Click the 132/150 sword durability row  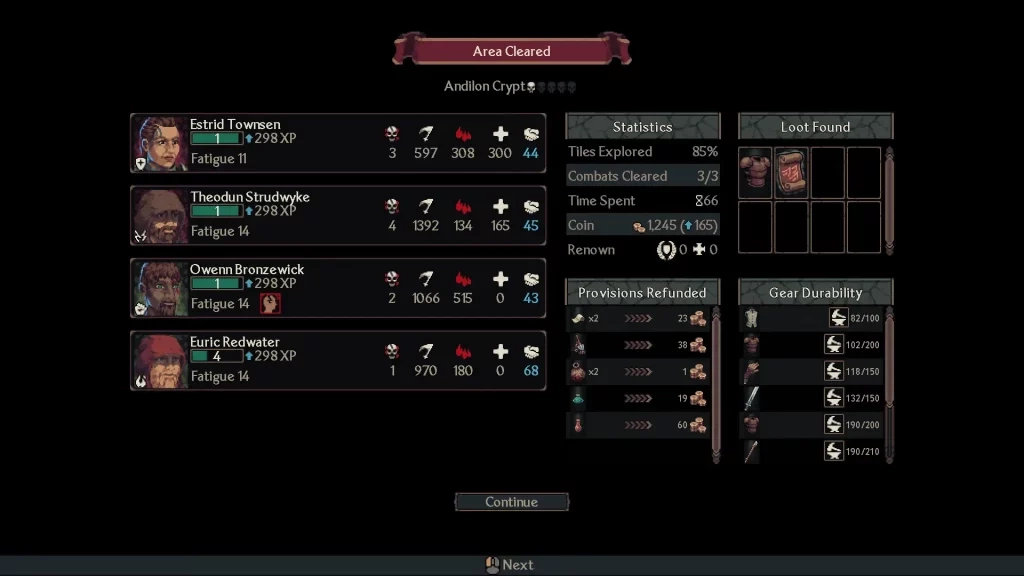(810, 398)
